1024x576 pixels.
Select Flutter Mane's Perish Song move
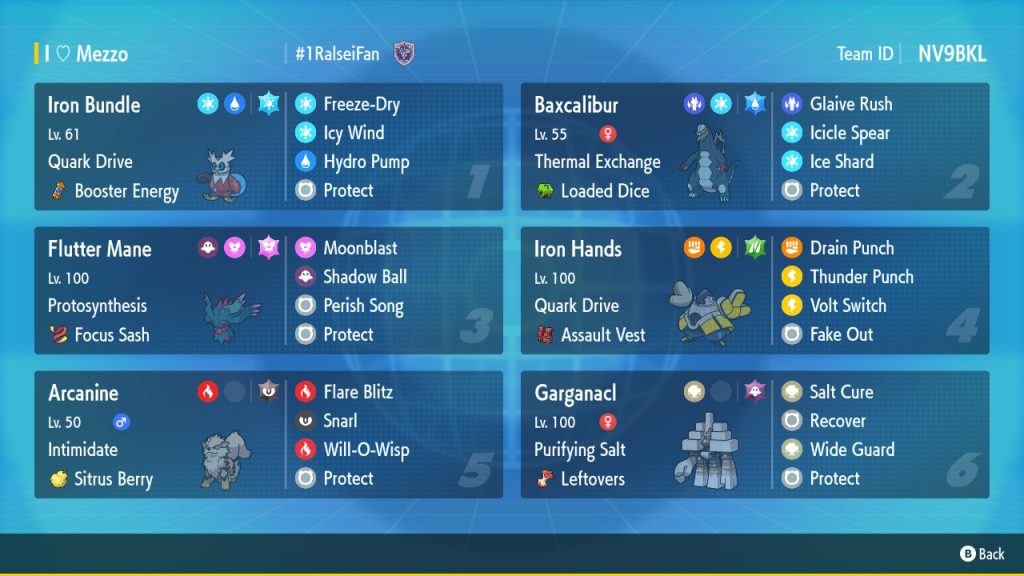point(364,306)
